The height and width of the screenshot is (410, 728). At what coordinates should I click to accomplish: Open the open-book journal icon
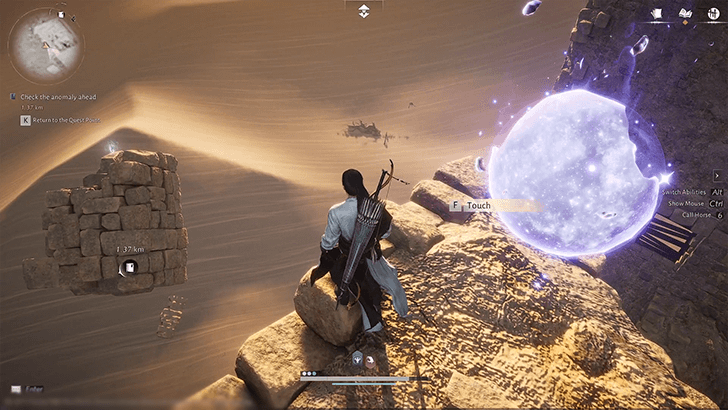click(x=685, y=14)
